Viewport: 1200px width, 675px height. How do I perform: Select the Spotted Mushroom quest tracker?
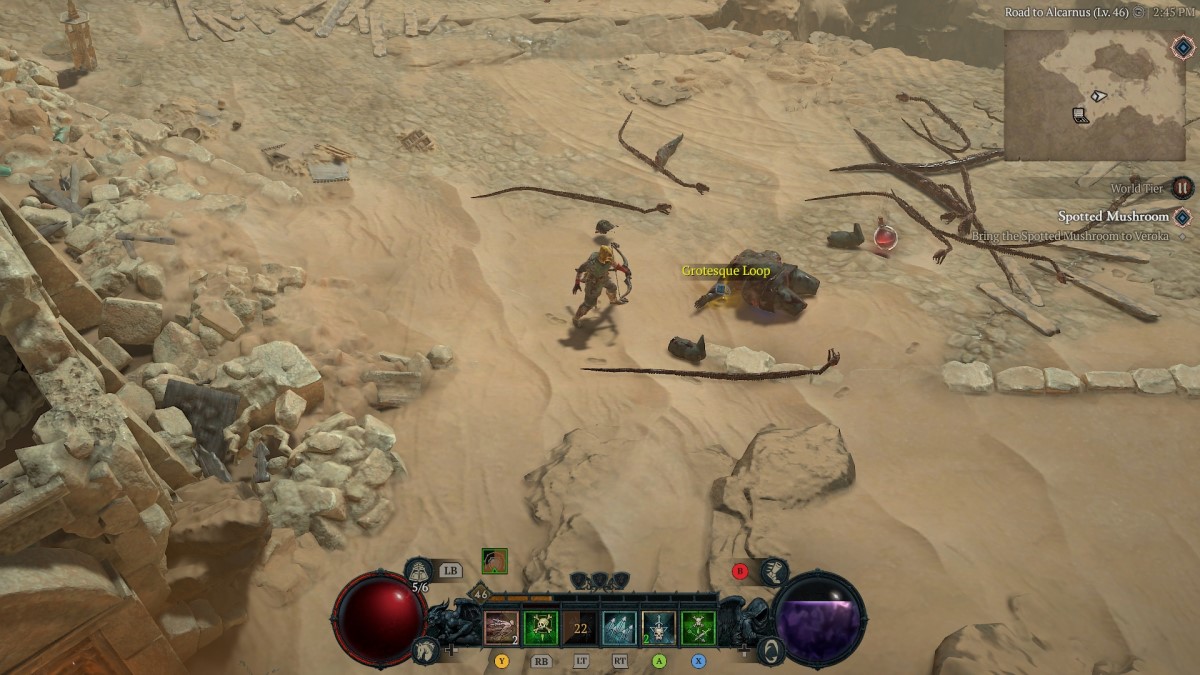1113,217
